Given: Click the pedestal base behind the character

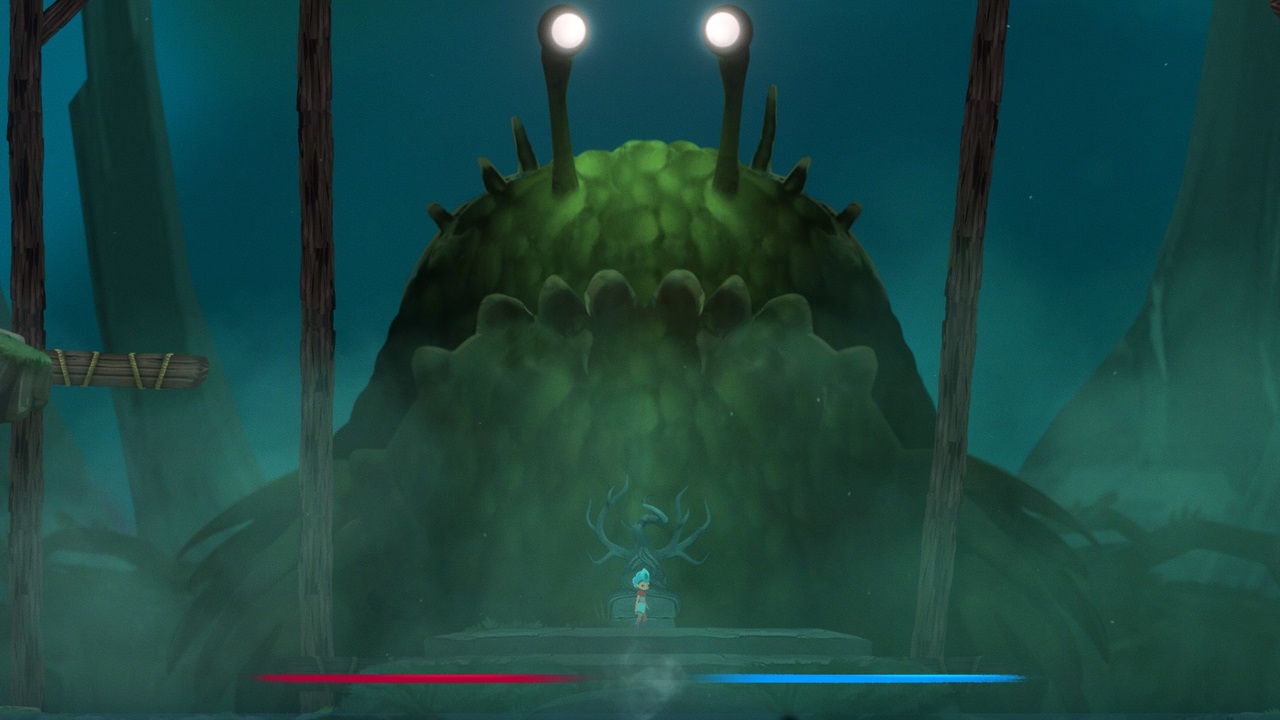Looking at the screenshot, I should (x=645, y=608).
